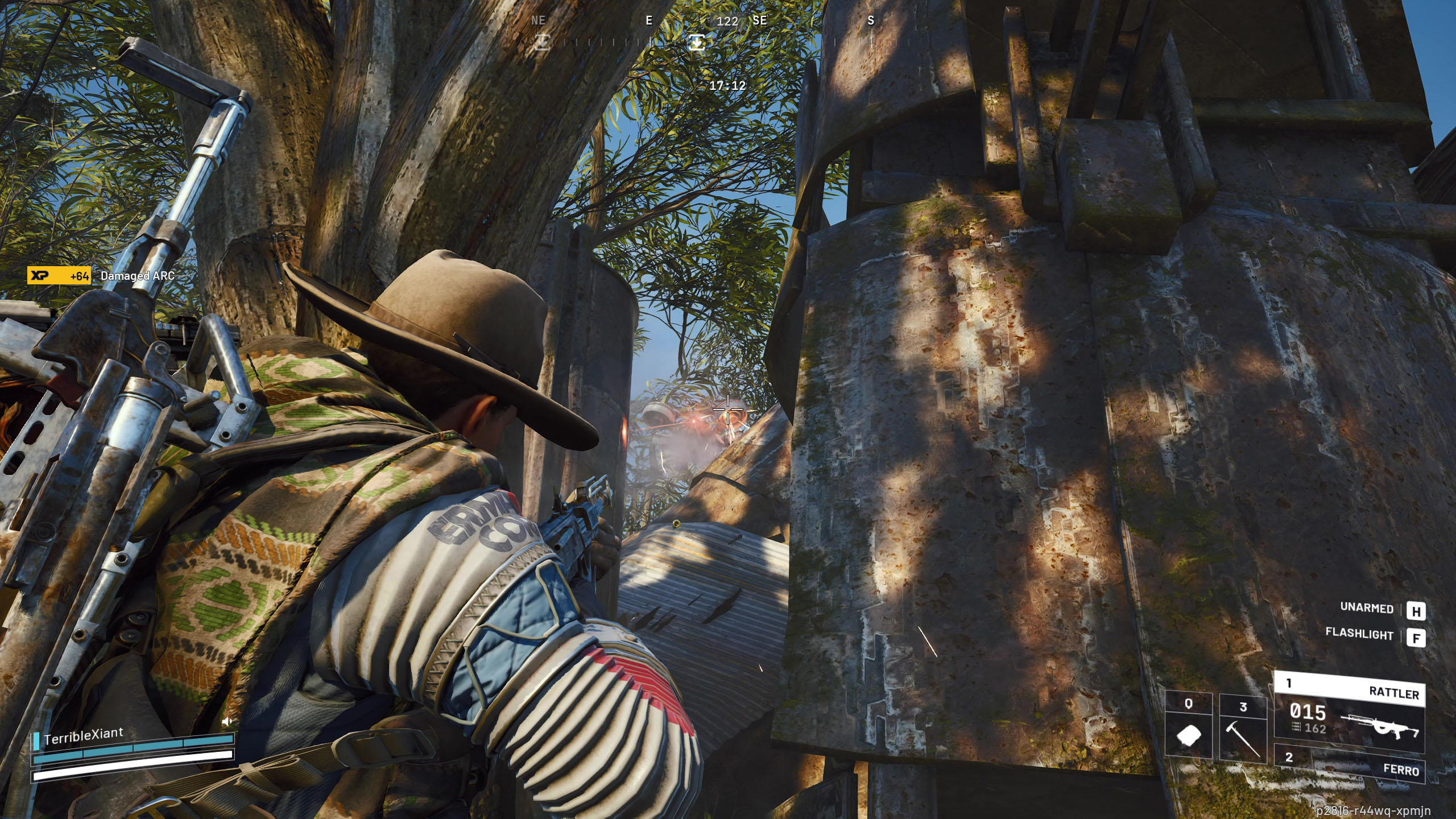
Task: Switch to the Ferro weapon slot
Action: click(1349, 763)
